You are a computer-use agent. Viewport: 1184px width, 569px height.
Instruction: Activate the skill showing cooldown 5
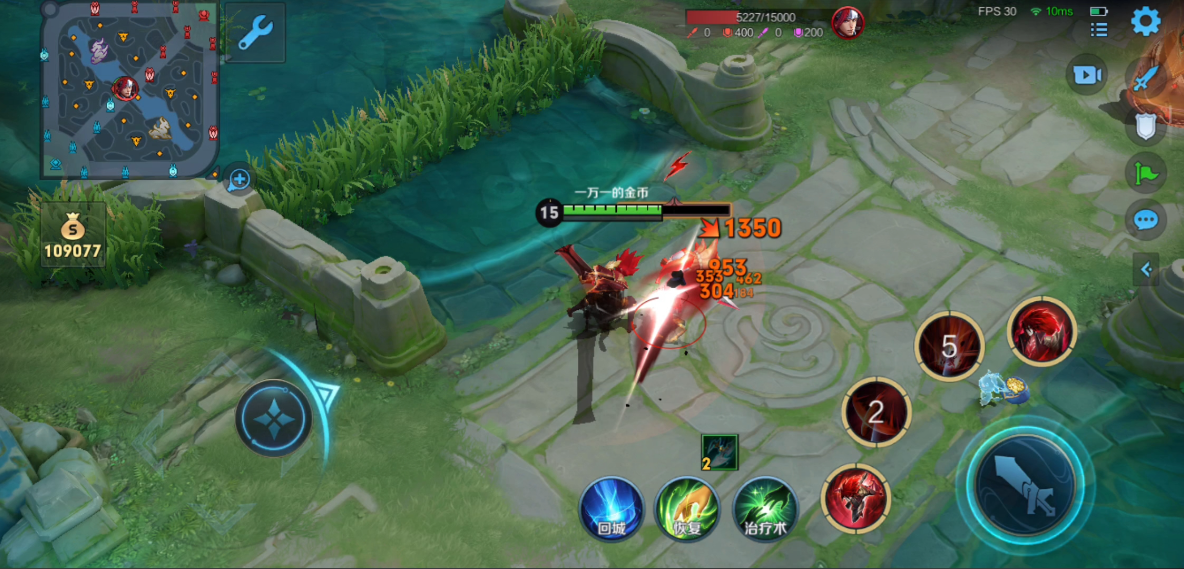click(949, 347)
